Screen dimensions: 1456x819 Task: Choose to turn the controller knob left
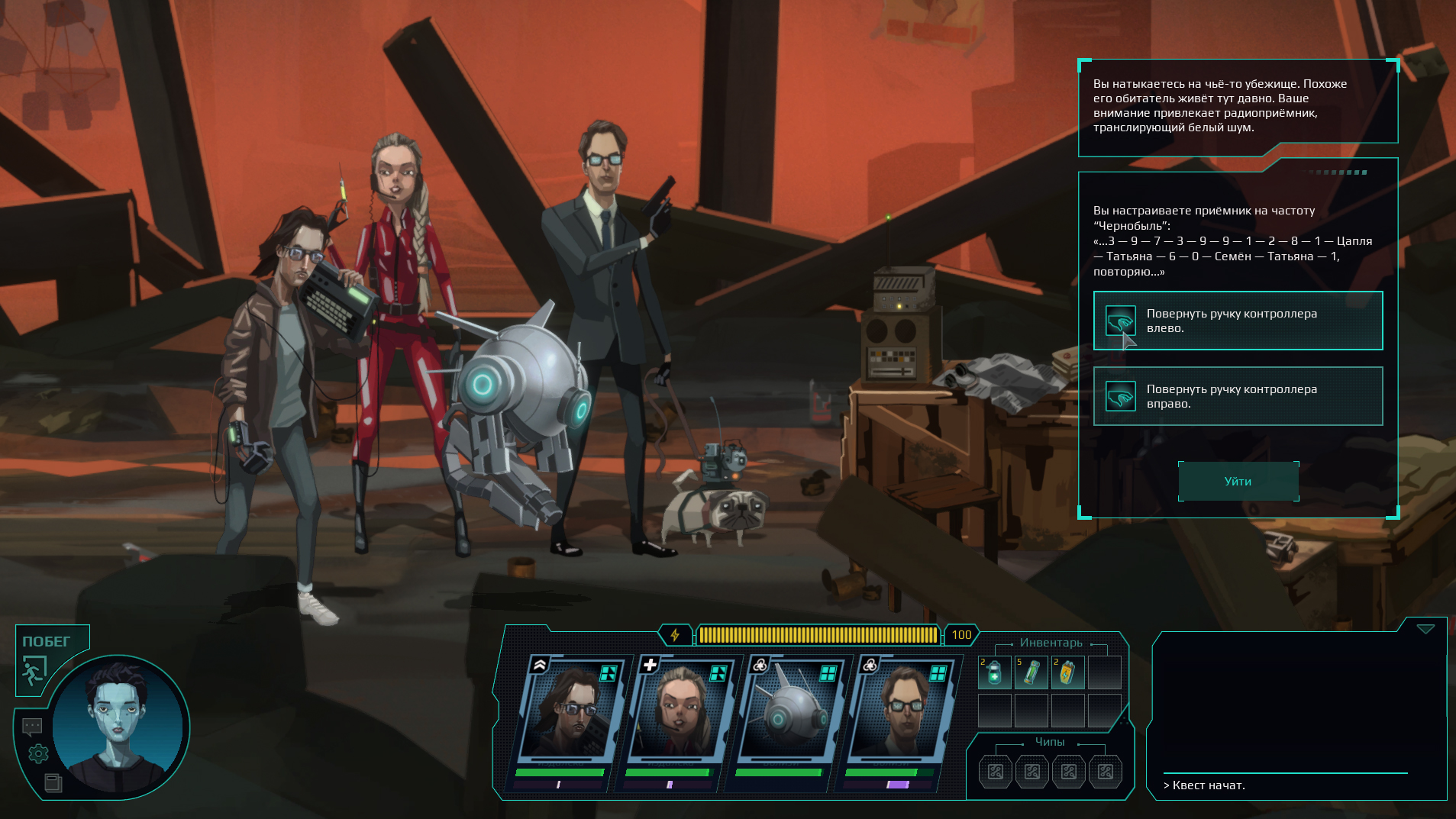tap(1238, 321)
